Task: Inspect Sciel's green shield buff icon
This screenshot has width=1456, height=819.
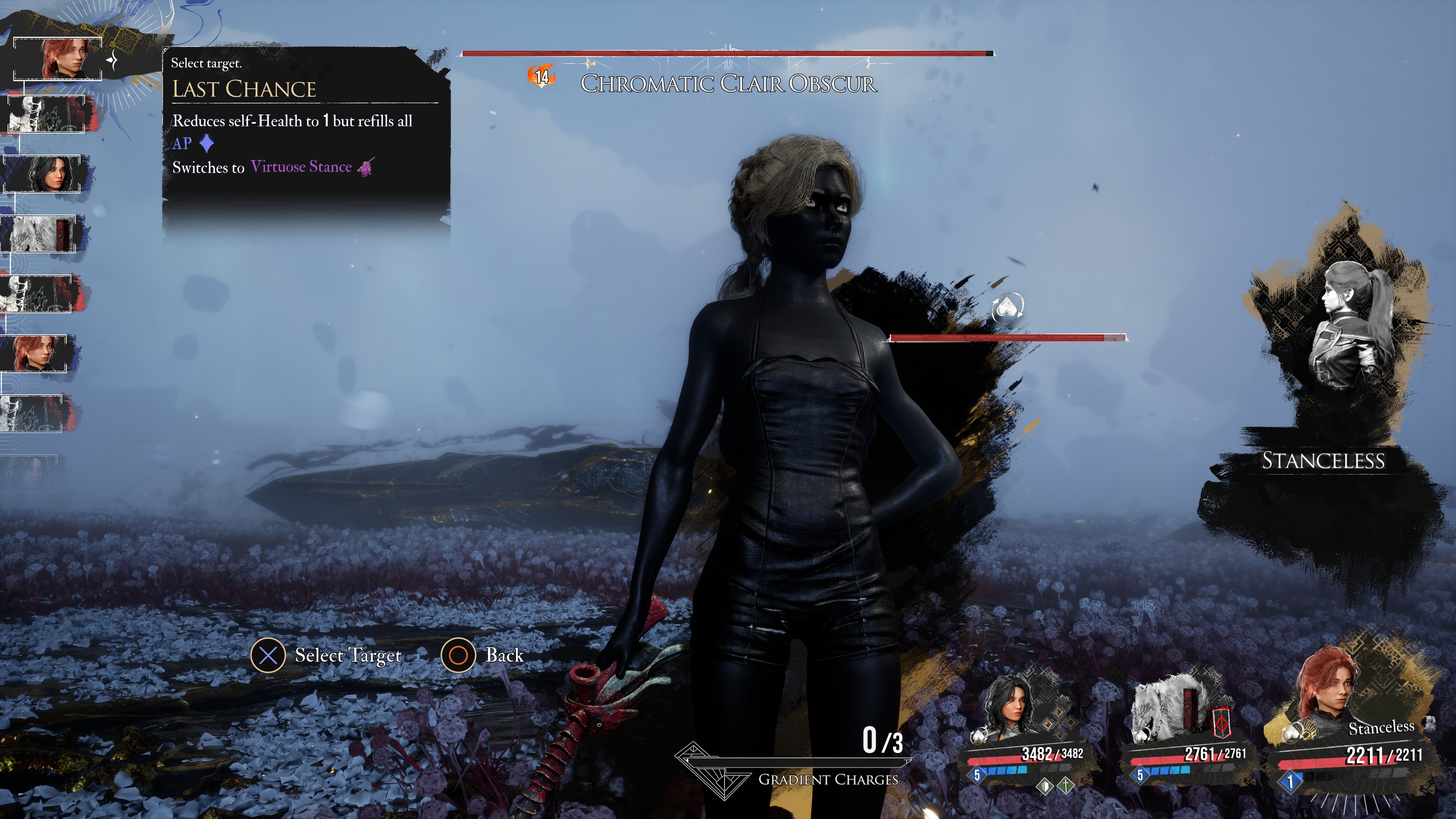Action: (x=1045, y=786)
